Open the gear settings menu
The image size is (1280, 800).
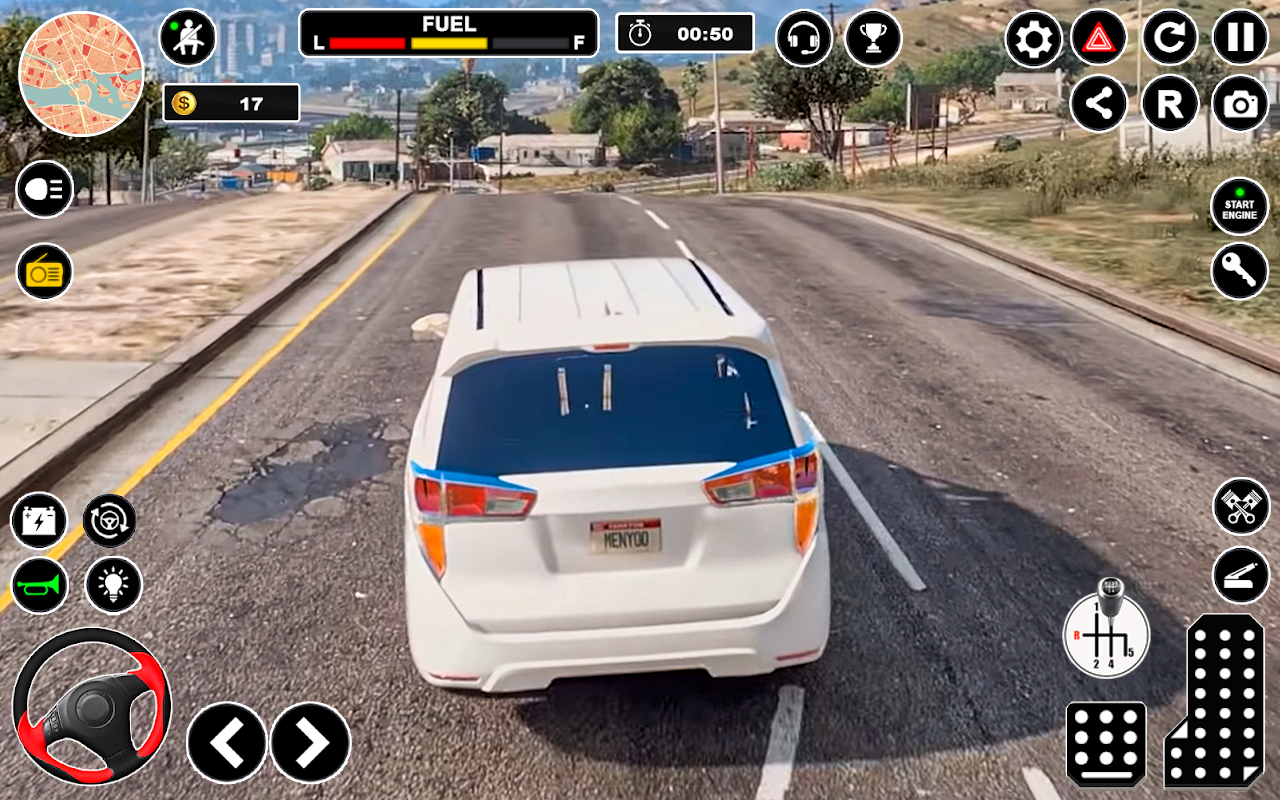(x=1034, y=38)
